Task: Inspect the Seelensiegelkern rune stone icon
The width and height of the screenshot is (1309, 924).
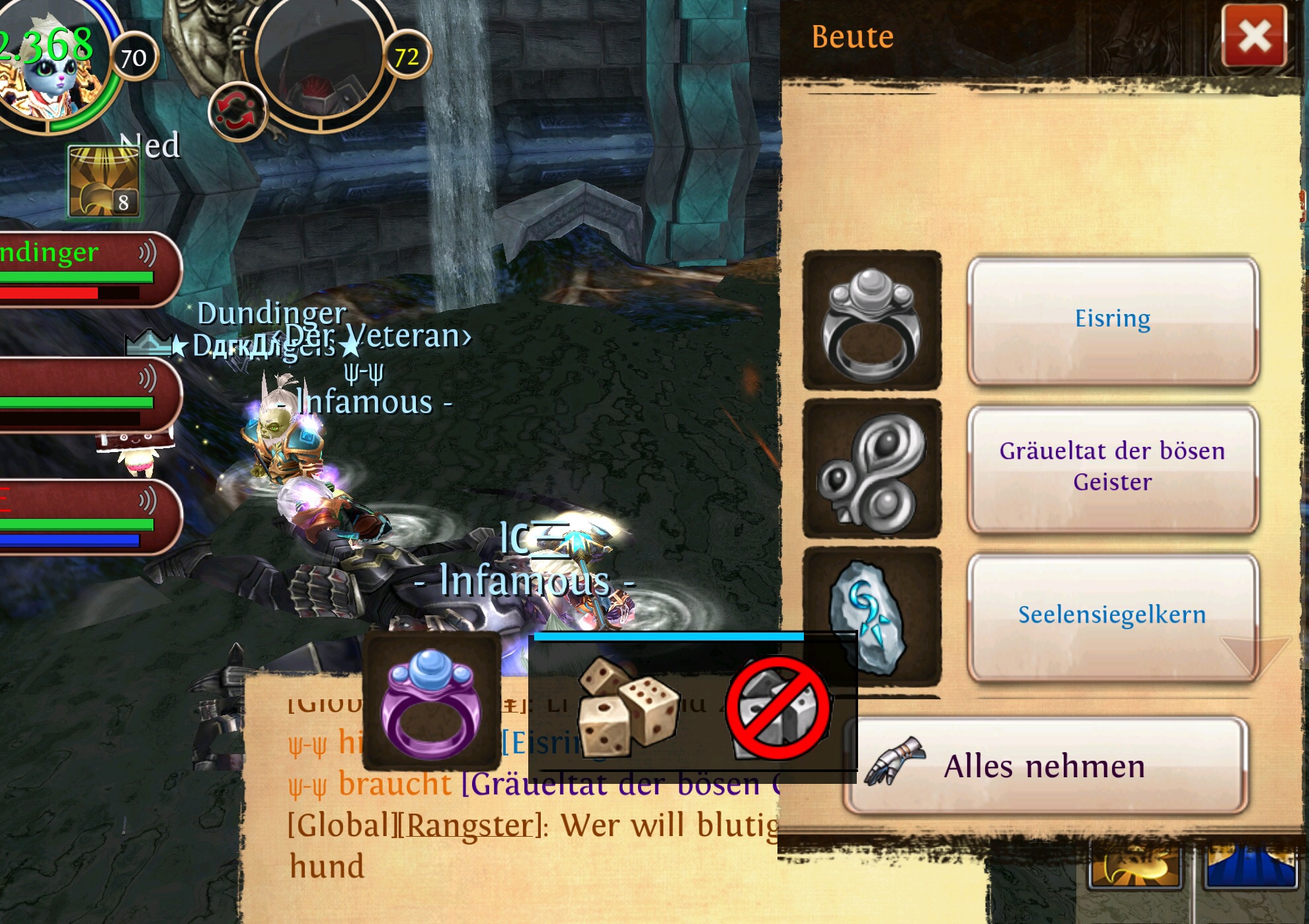Action: (x=871, y=616)
